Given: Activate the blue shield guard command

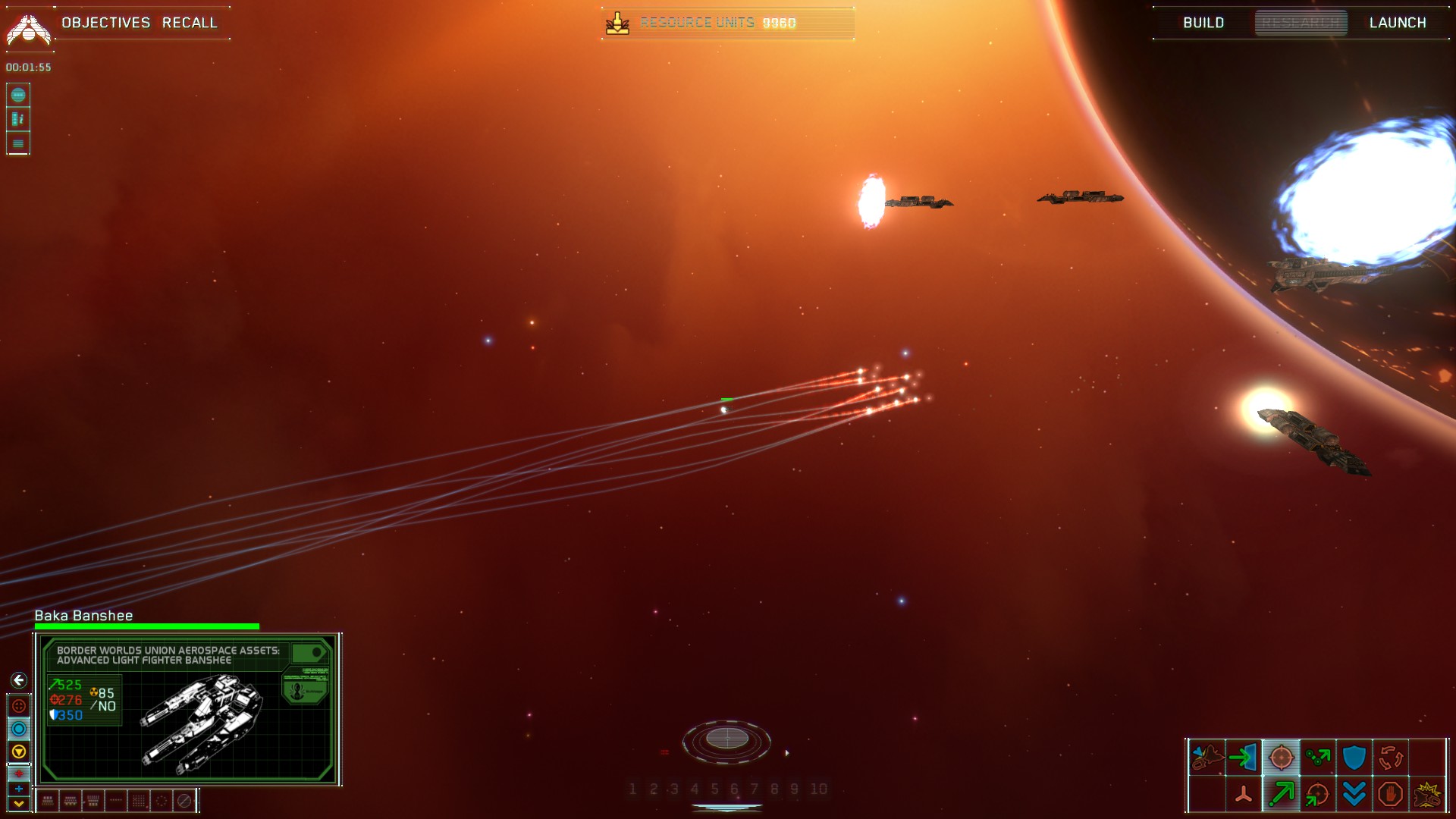Looking at the screenshot, I should pyautogui.click(x=1354, y=757).
